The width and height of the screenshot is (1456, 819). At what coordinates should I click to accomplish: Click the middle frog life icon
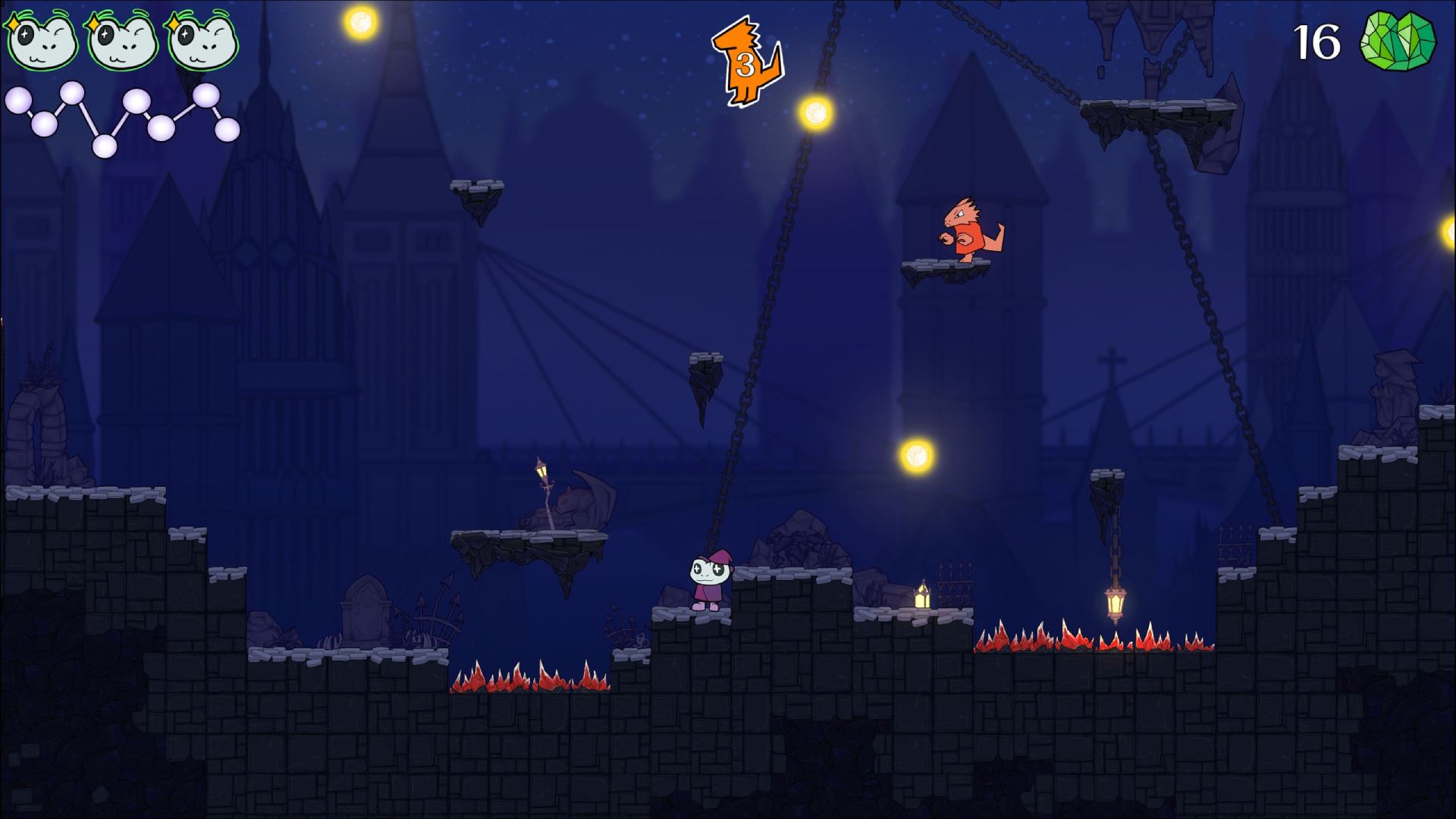coord(120,42)
